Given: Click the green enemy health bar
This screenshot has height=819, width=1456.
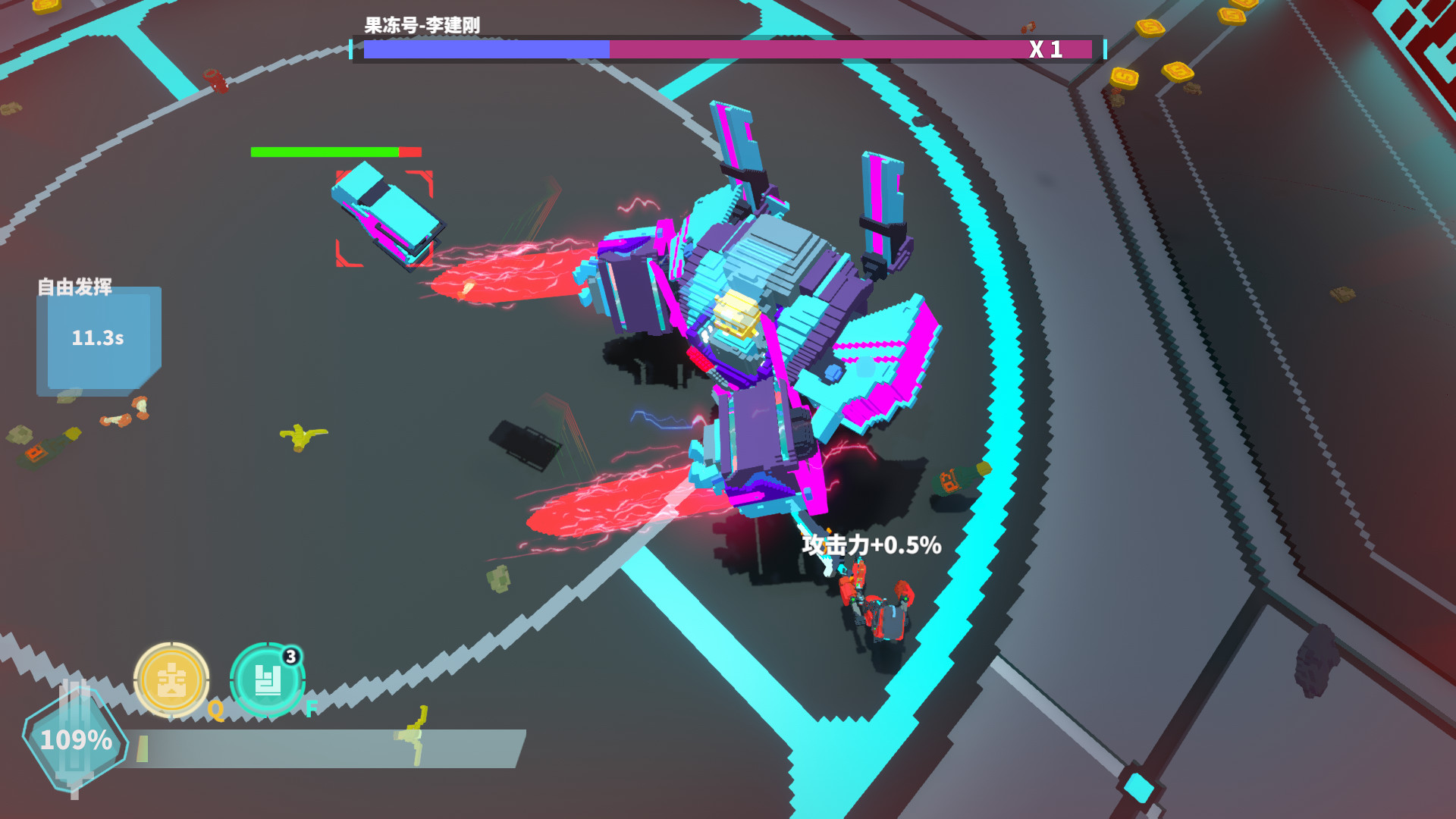Looking at the screenshot, I should tap(322, 151).
